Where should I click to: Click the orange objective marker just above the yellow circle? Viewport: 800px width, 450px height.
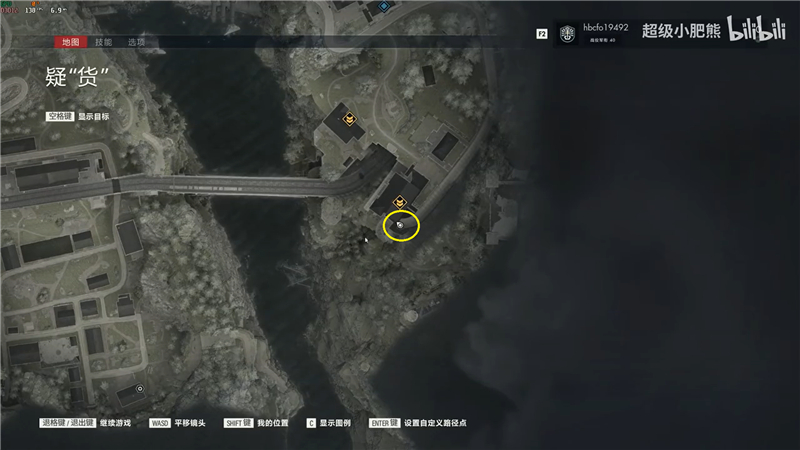400,202
